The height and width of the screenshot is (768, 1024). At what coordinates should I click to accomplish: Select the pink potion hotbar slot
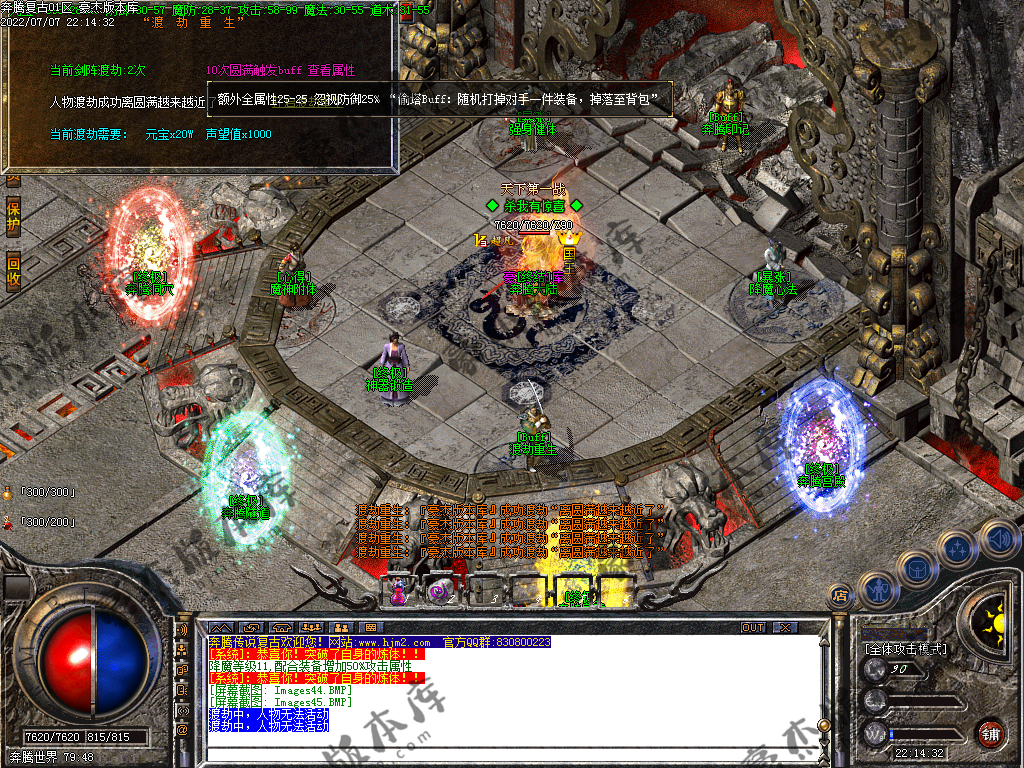398,591
